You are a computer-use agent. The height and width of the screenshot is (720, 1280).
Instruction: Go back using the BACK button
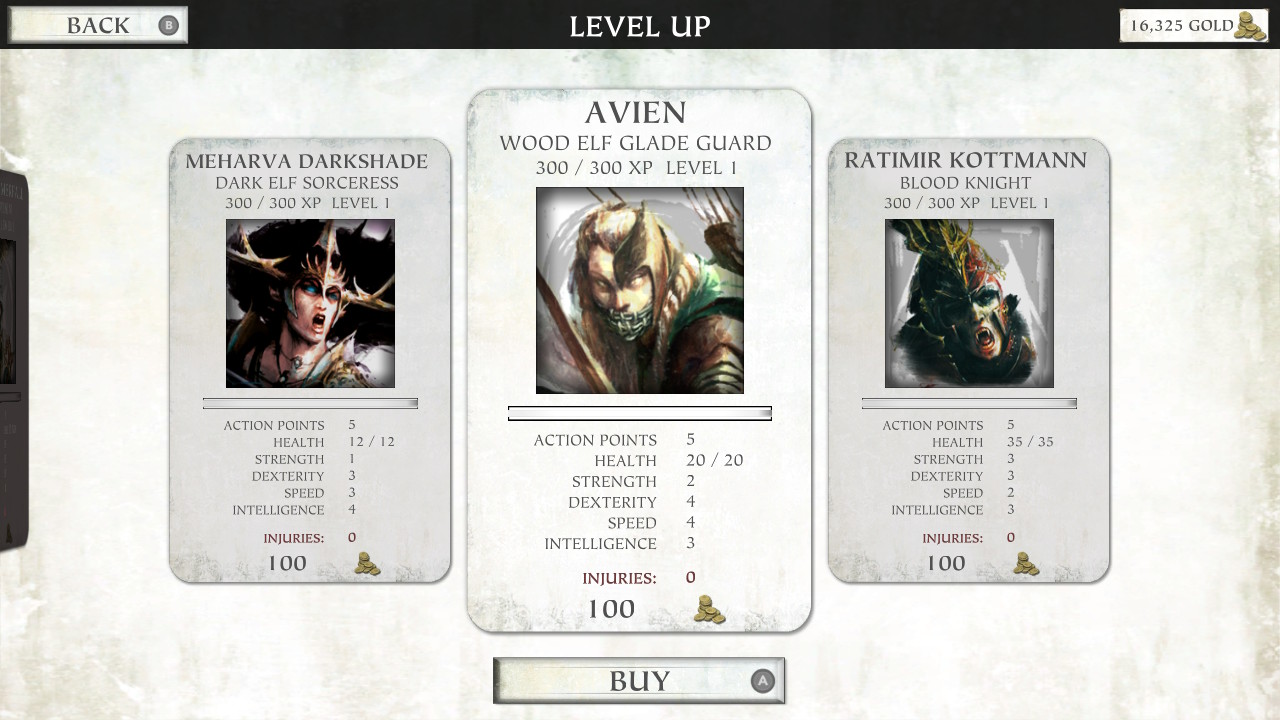coord(97,25)
